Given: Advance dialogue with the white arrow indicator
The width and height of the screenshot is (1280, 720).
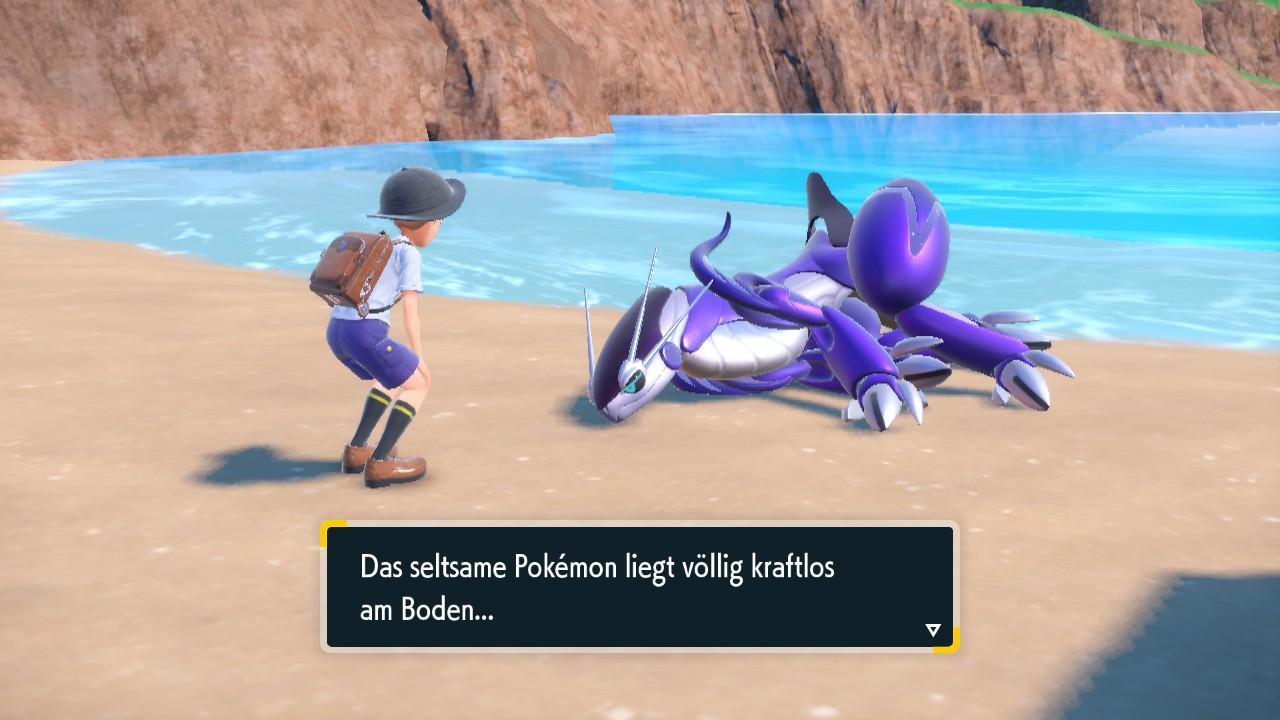Looking at the screenshot, I should click(x=933, y=630).
